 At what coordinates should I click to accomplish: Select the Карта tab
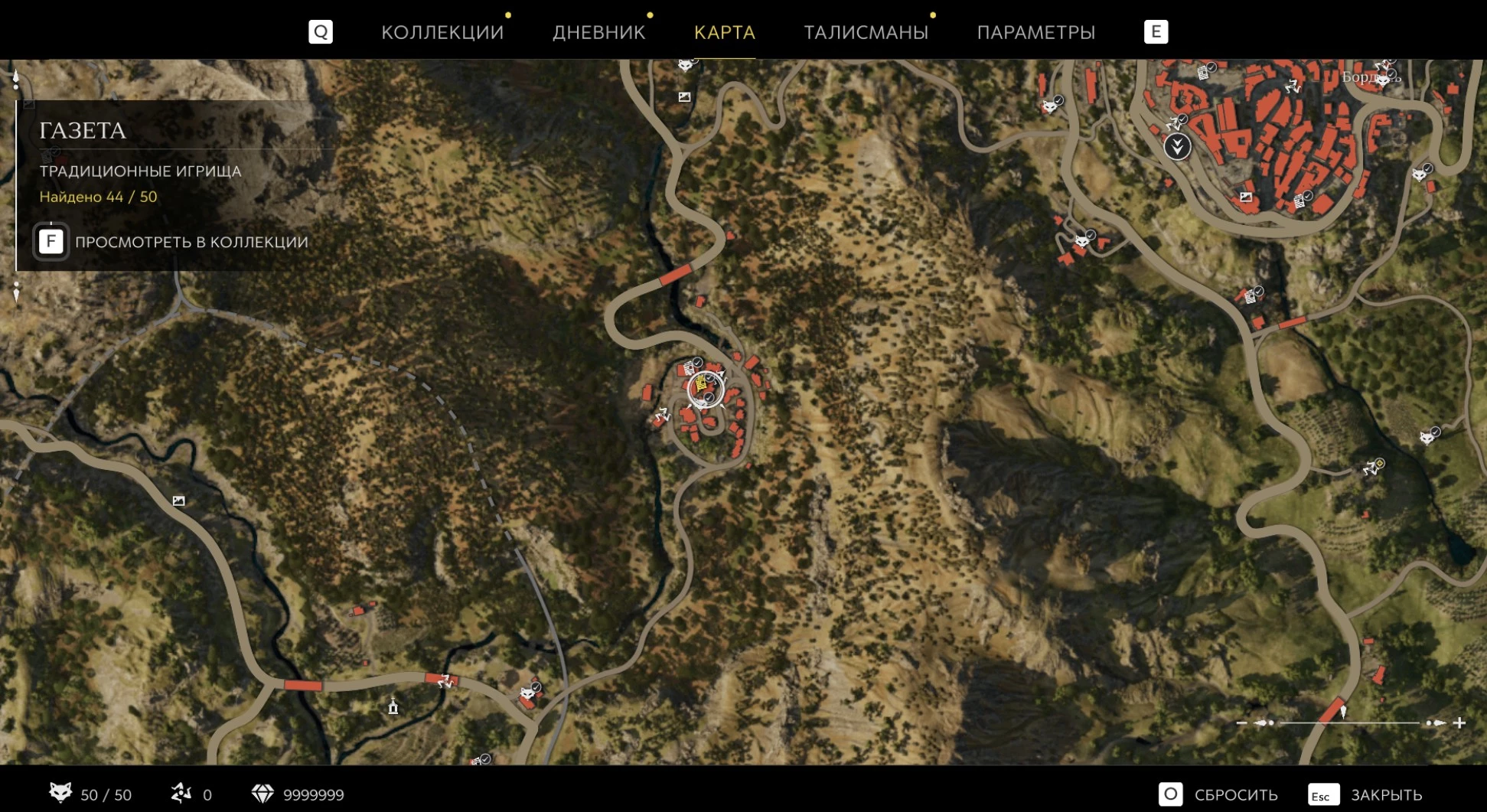[724, 32]
